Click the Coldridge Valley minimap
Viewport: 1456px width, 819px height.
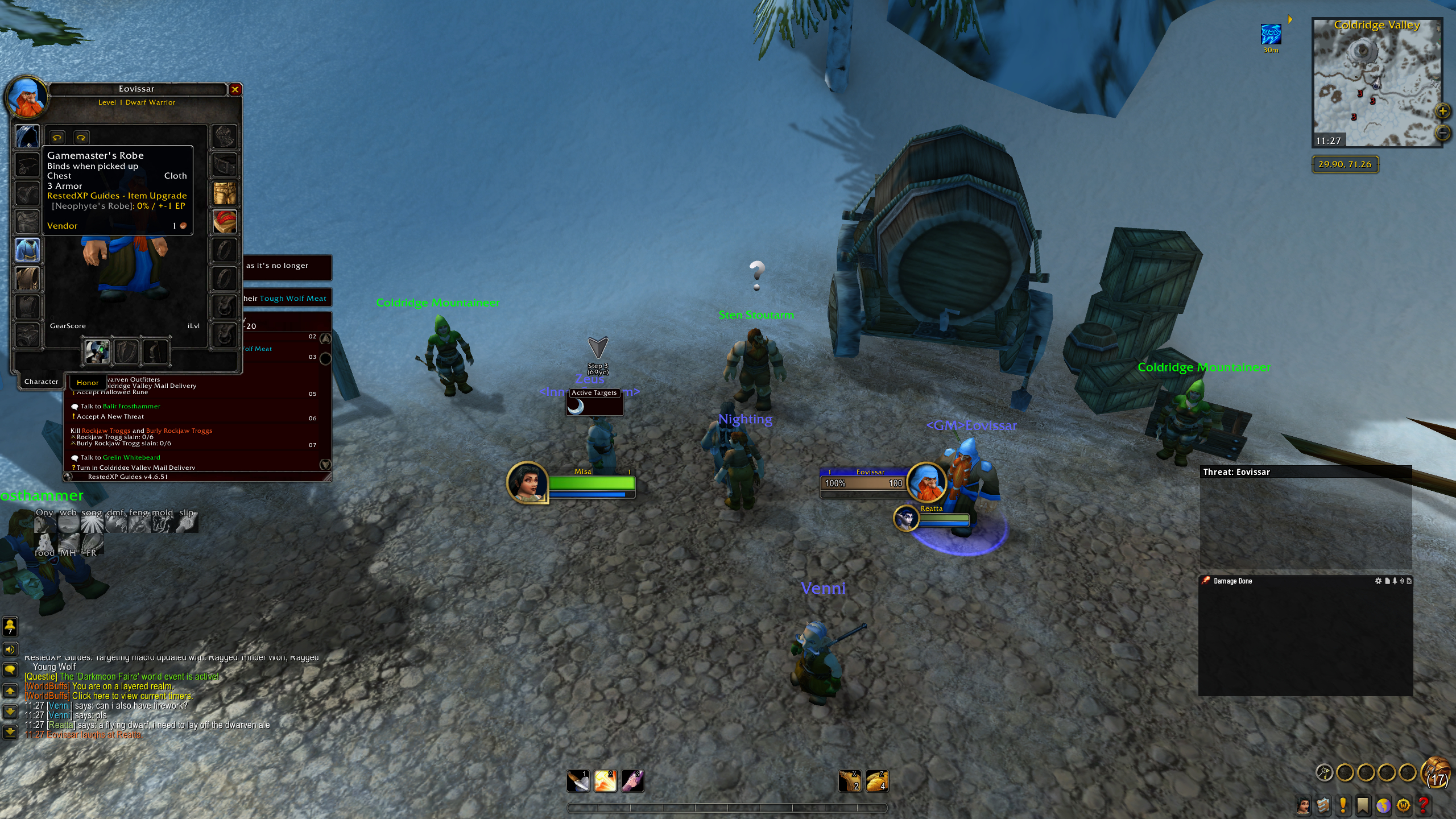click(1376, 85)
